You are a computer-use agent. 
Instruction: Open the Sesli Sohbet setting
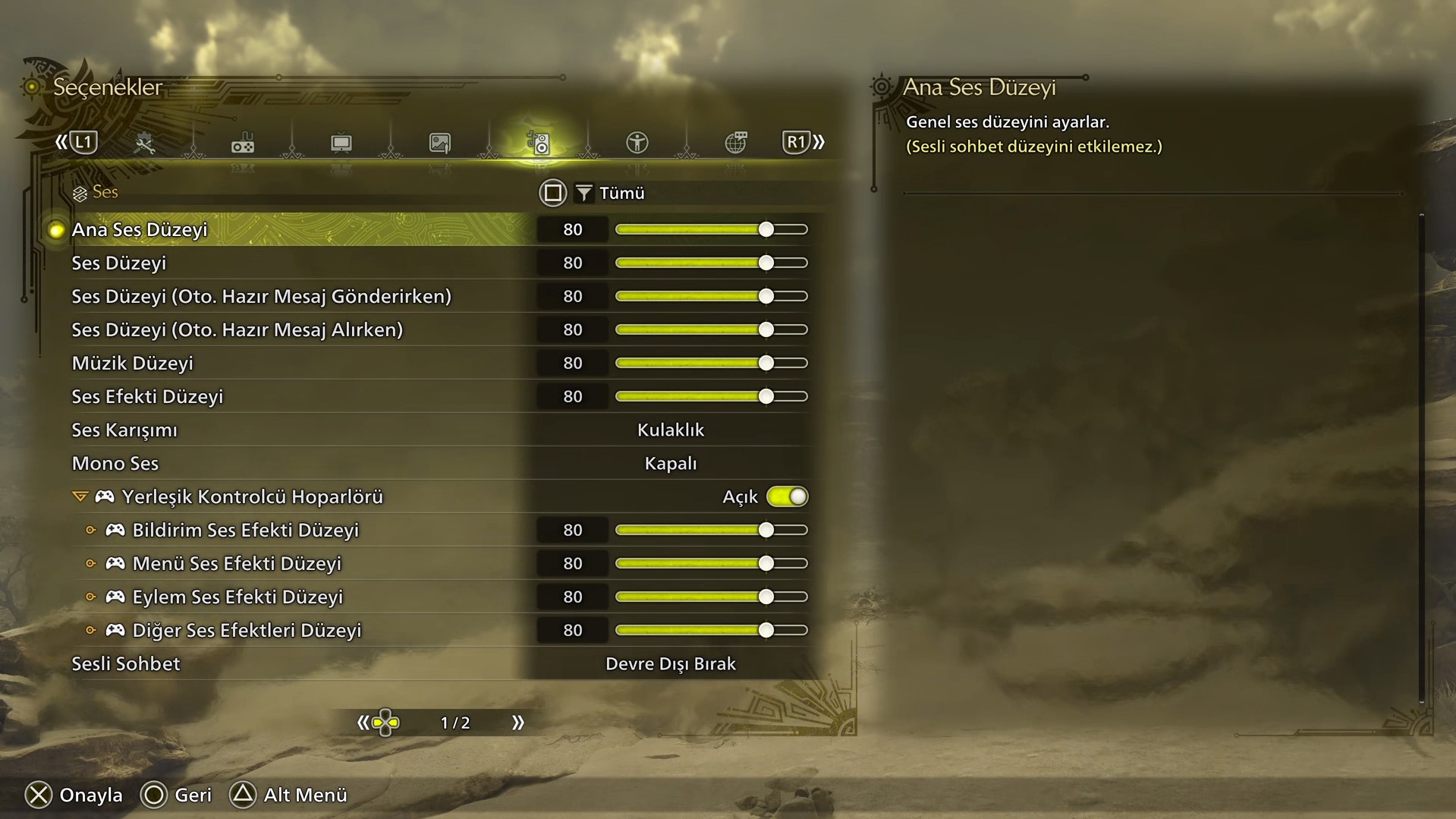point(670,663)
